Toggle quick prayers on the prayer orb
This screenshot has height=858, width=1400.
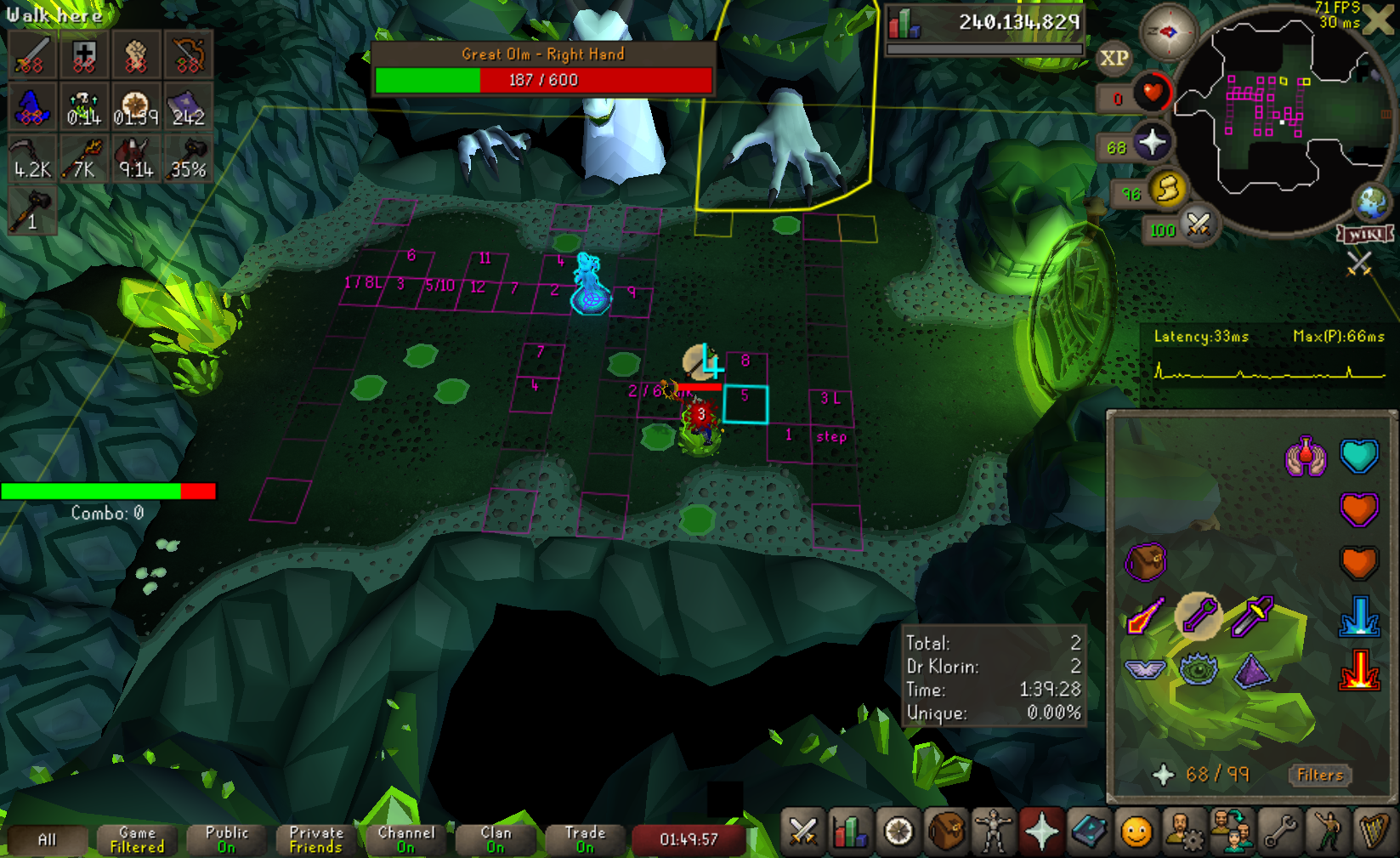1152,143
